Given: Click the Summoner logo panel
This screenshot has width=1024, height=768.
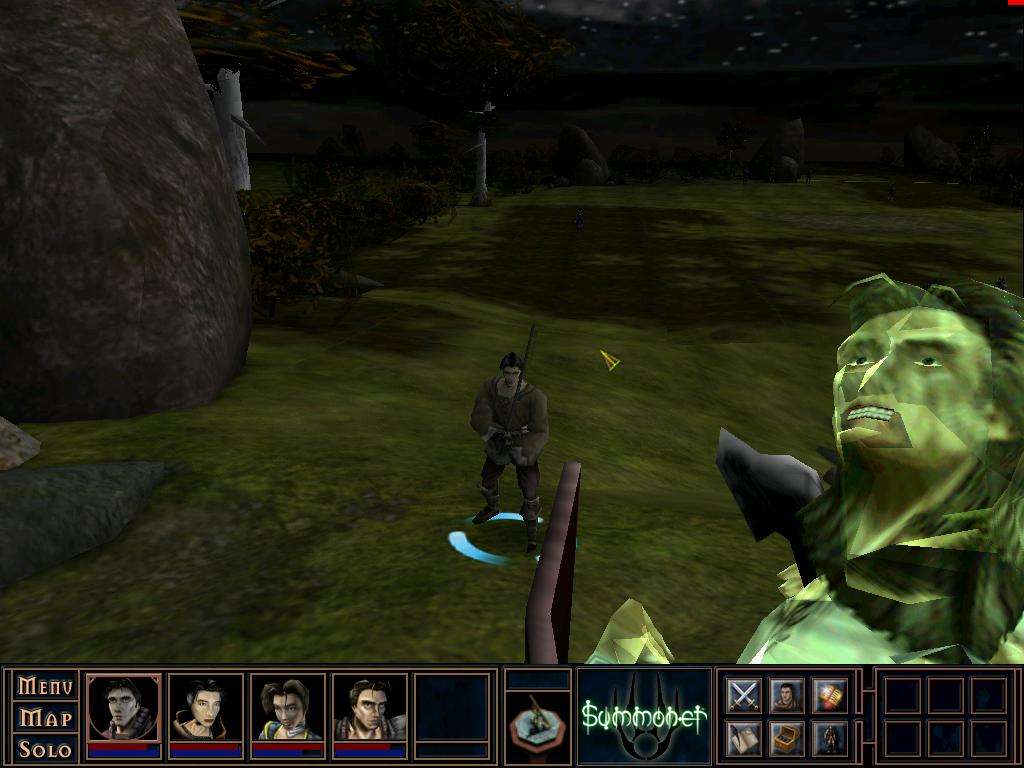Looking at the screenshot, I should click(644, 715).
